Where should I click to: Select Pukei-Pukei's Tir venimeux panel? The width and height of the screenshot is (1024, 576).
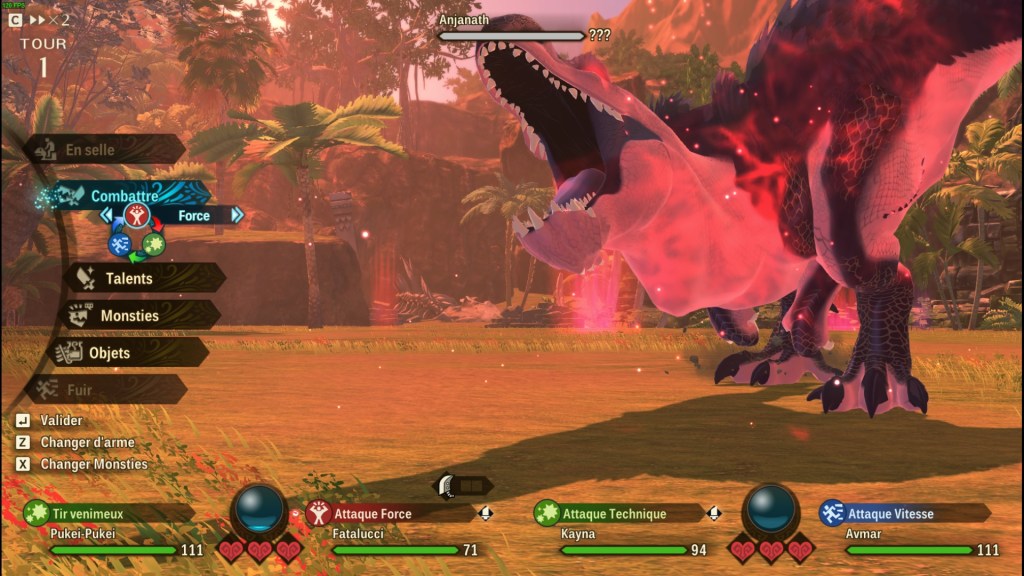(x=108, y=514)
